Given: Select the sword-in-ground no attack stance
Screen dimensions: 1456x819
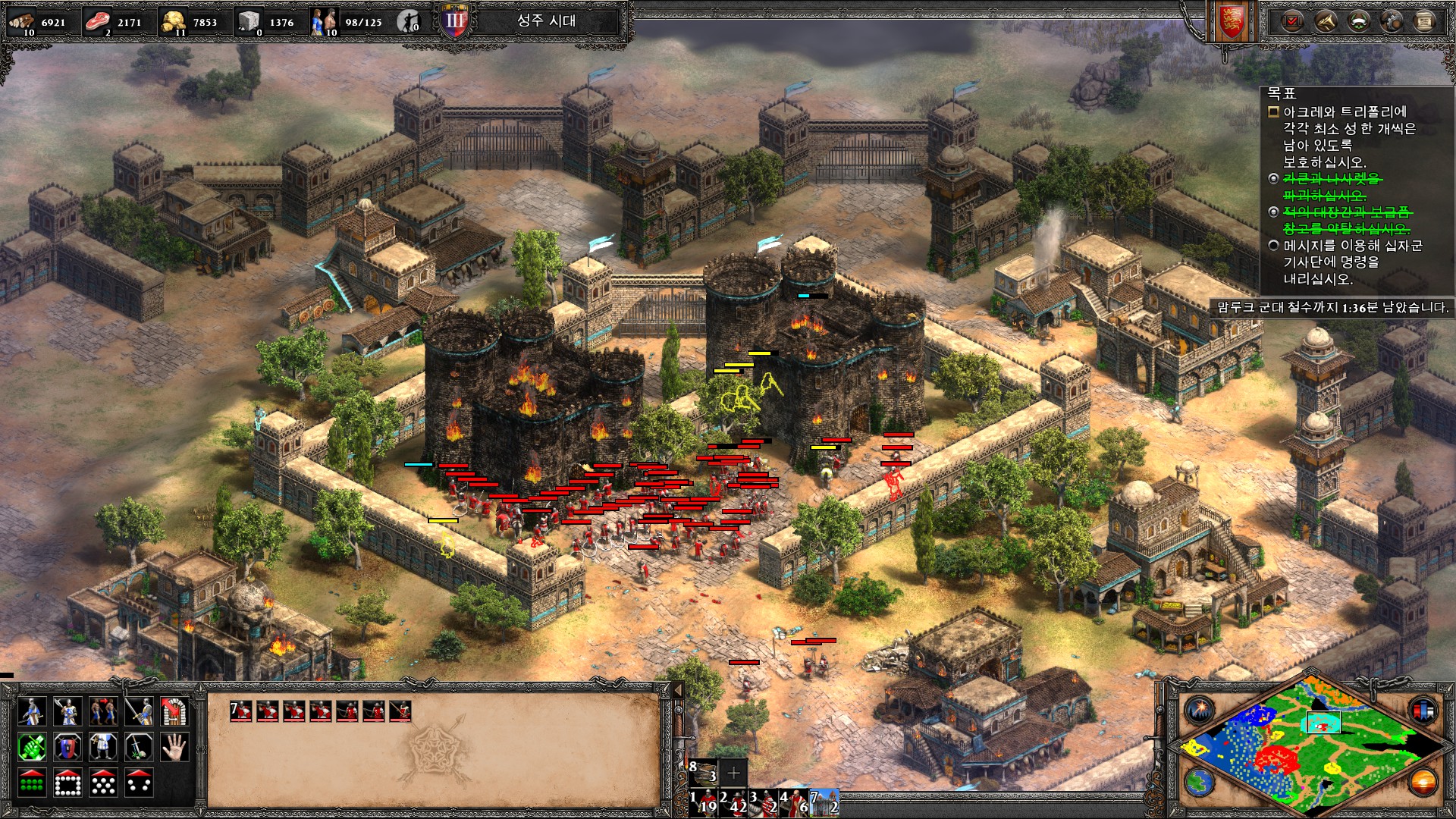Looking at the screenshot, I should click(x=140, y=747).
